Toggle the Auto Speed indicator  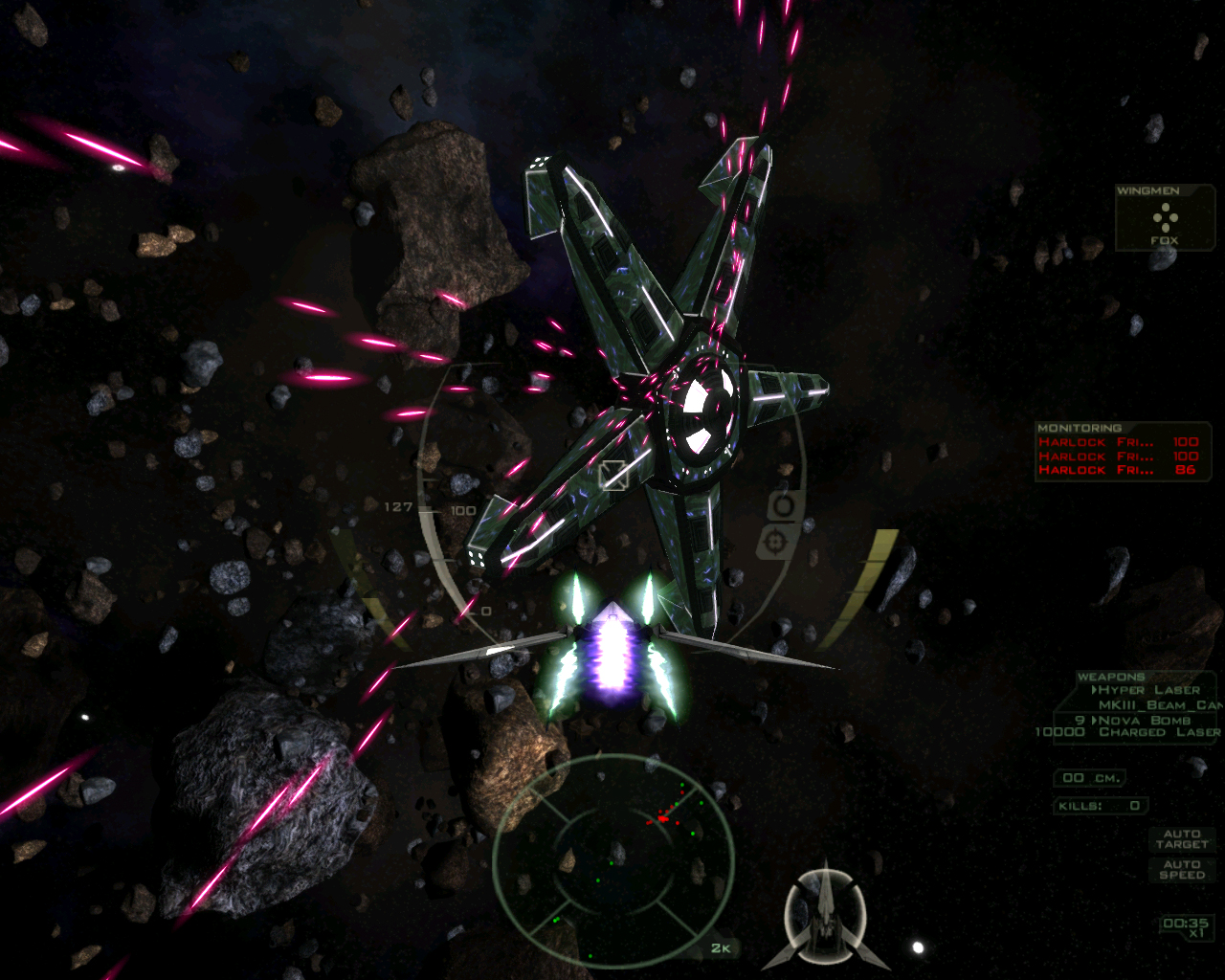click(1182, 869)
